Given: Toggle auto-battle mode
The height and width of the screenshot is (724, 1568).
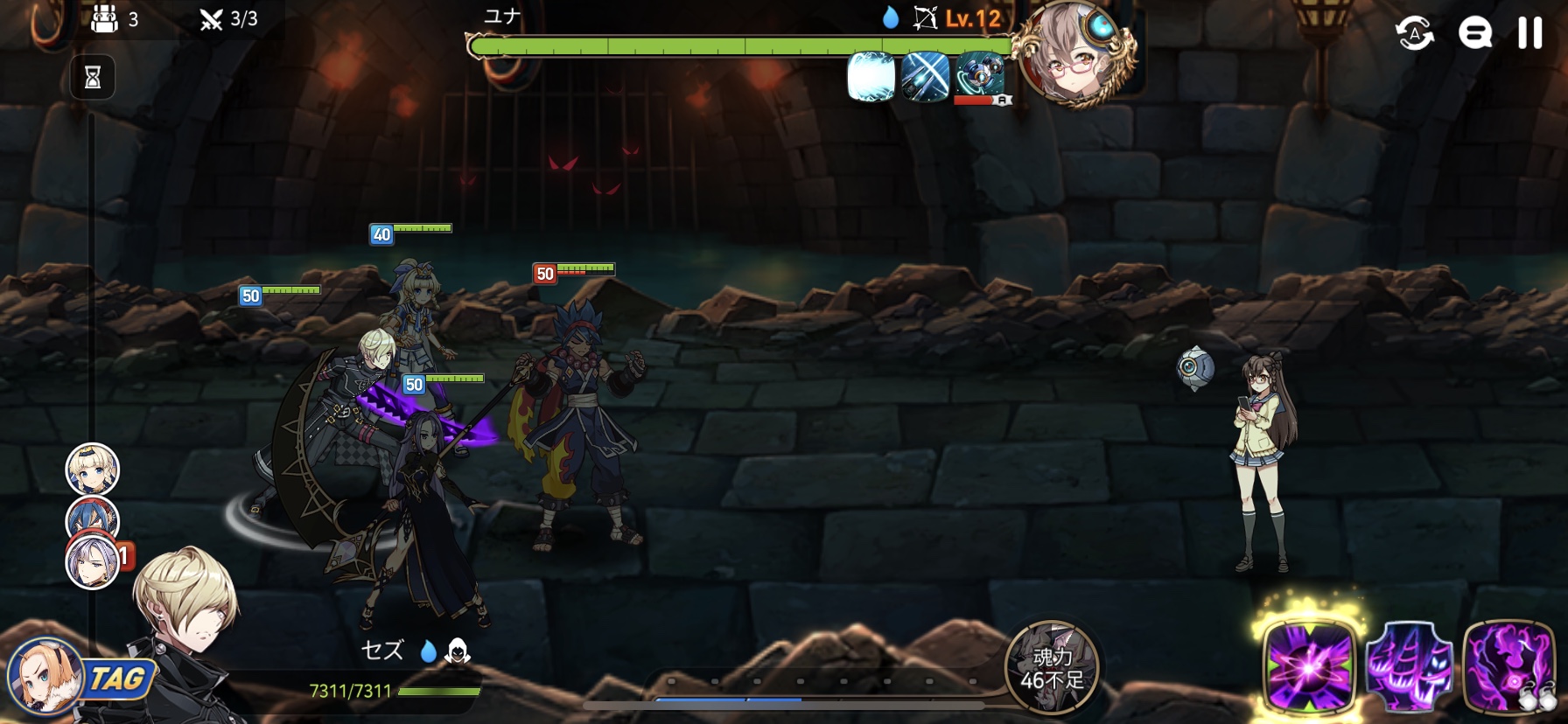Looking at the screenshot, I should pos(1414,34).
